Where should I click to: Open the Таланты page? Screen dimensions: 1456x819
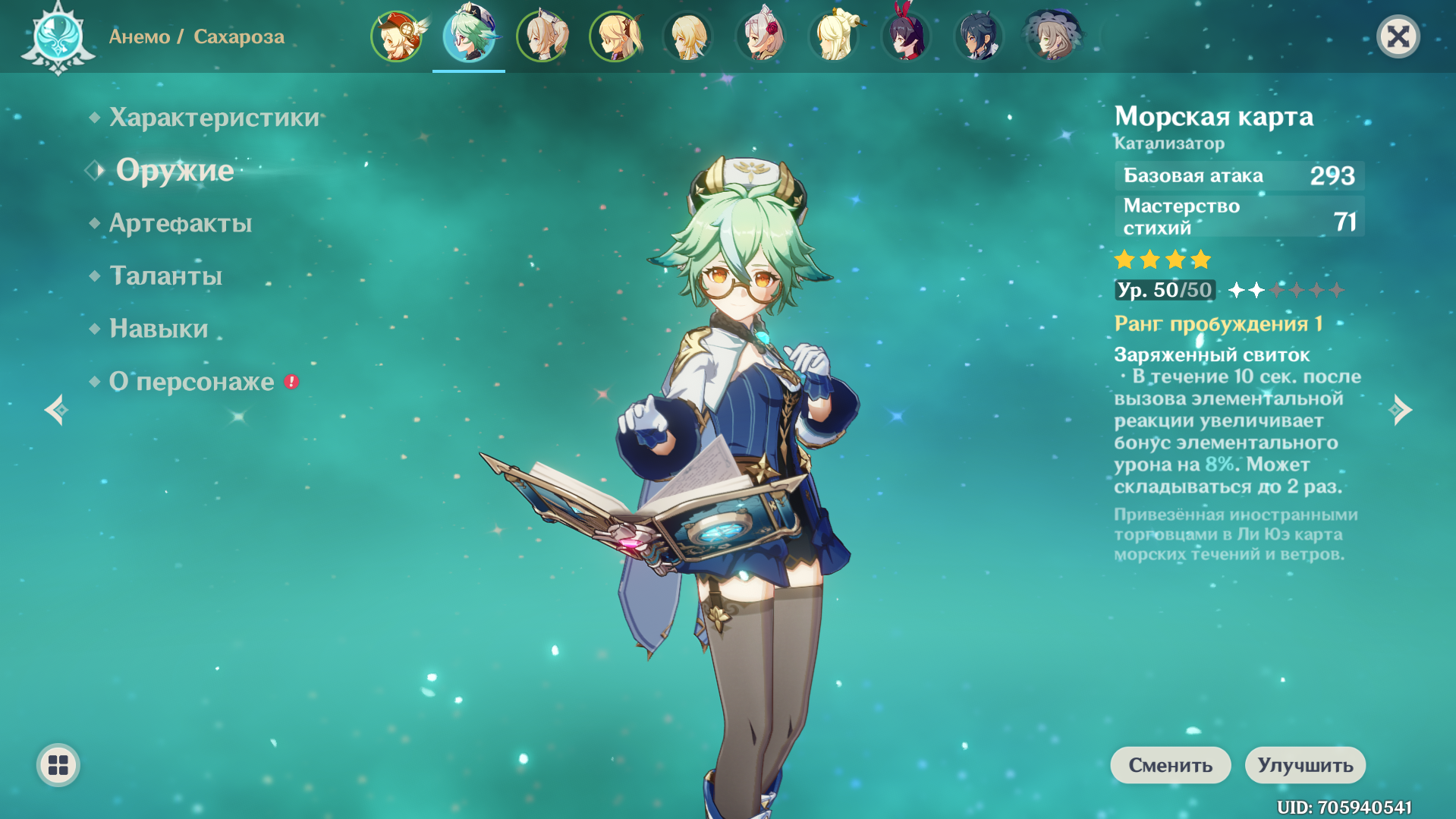tap(165, 276)
